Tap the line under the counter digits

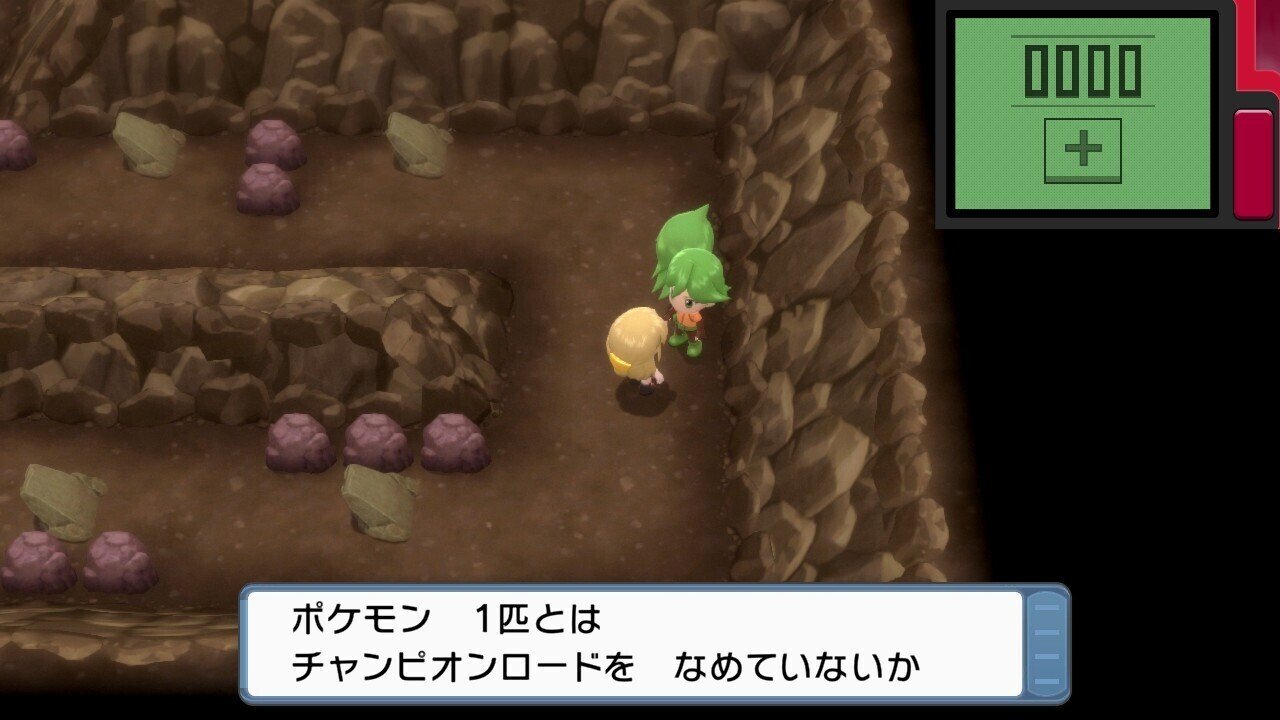1083,104
